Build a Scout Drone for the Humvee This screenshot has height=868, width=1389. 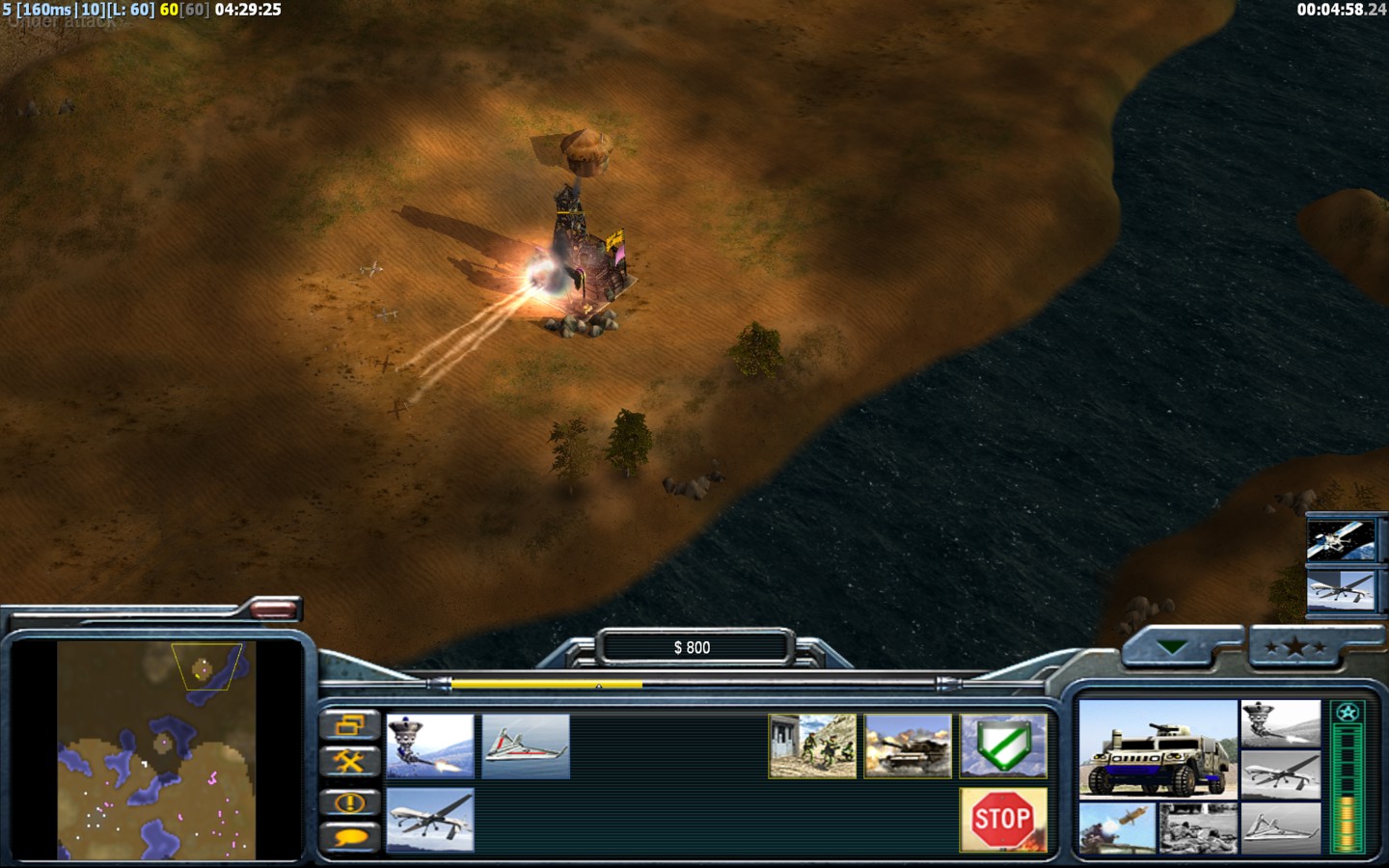(x=526, y=746)
